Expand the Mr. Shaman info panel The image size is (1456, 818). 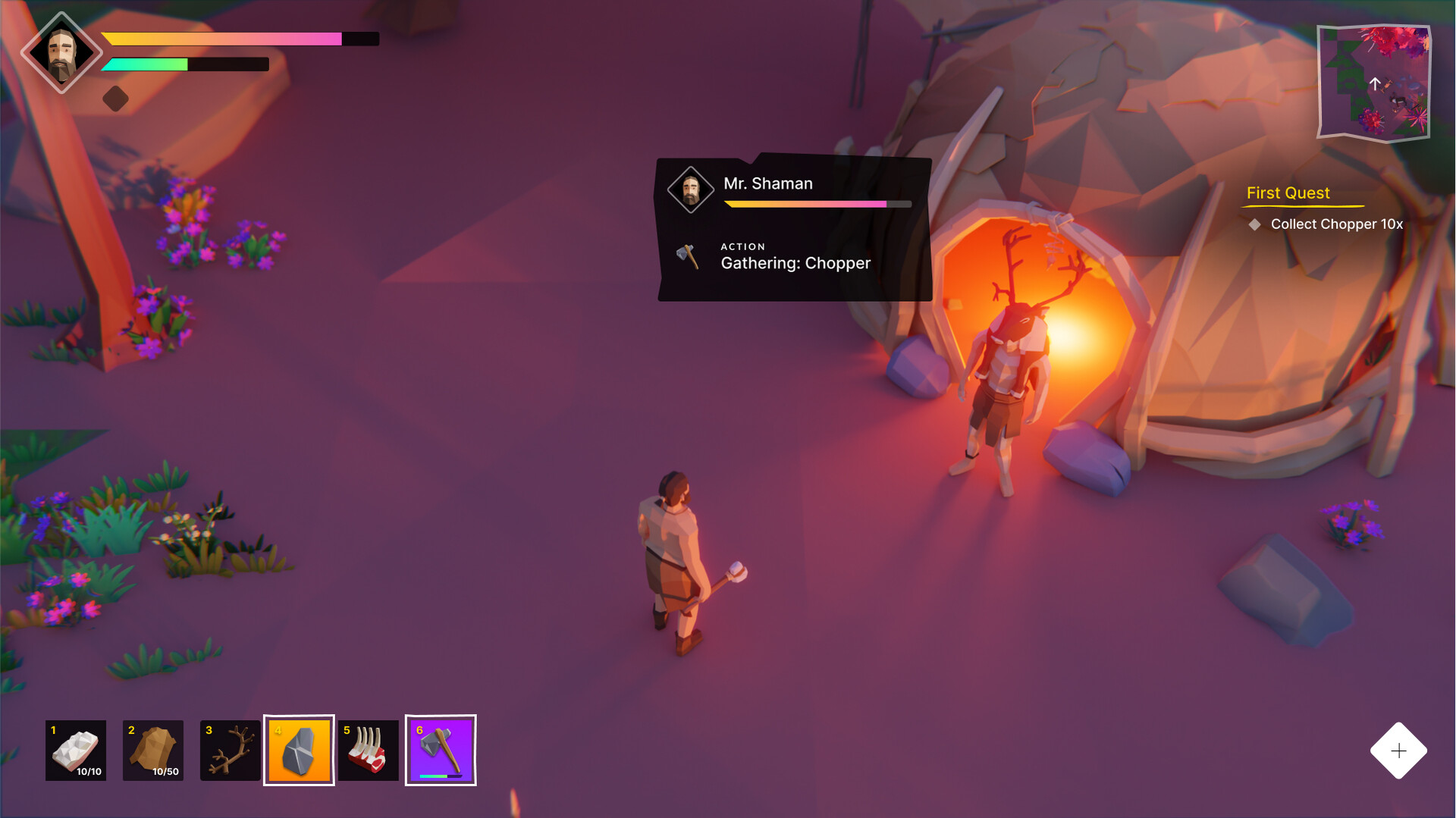point(794,227)
